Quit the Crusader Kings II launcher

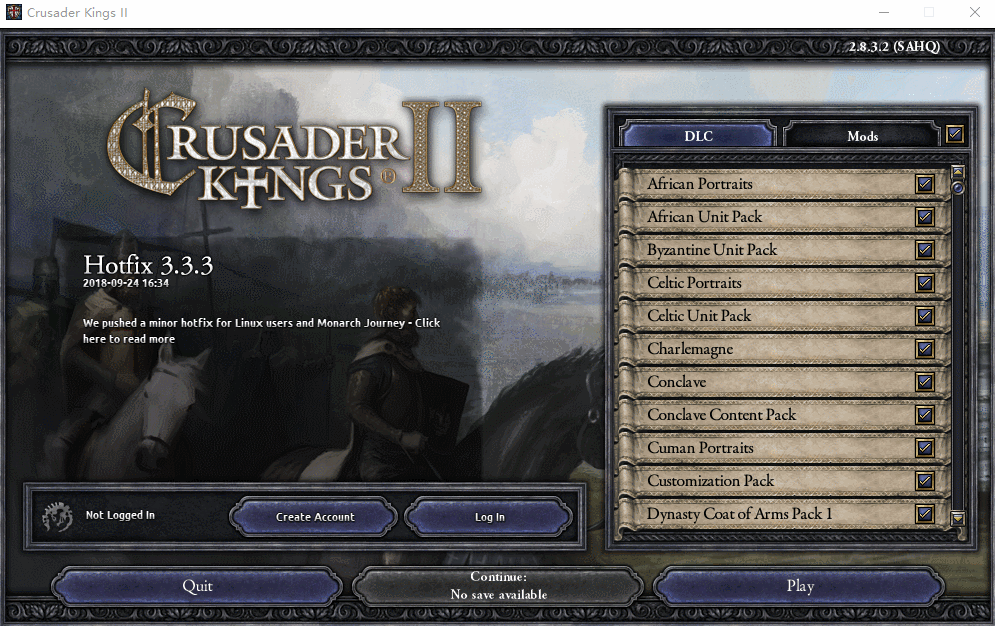pos(197,586)
